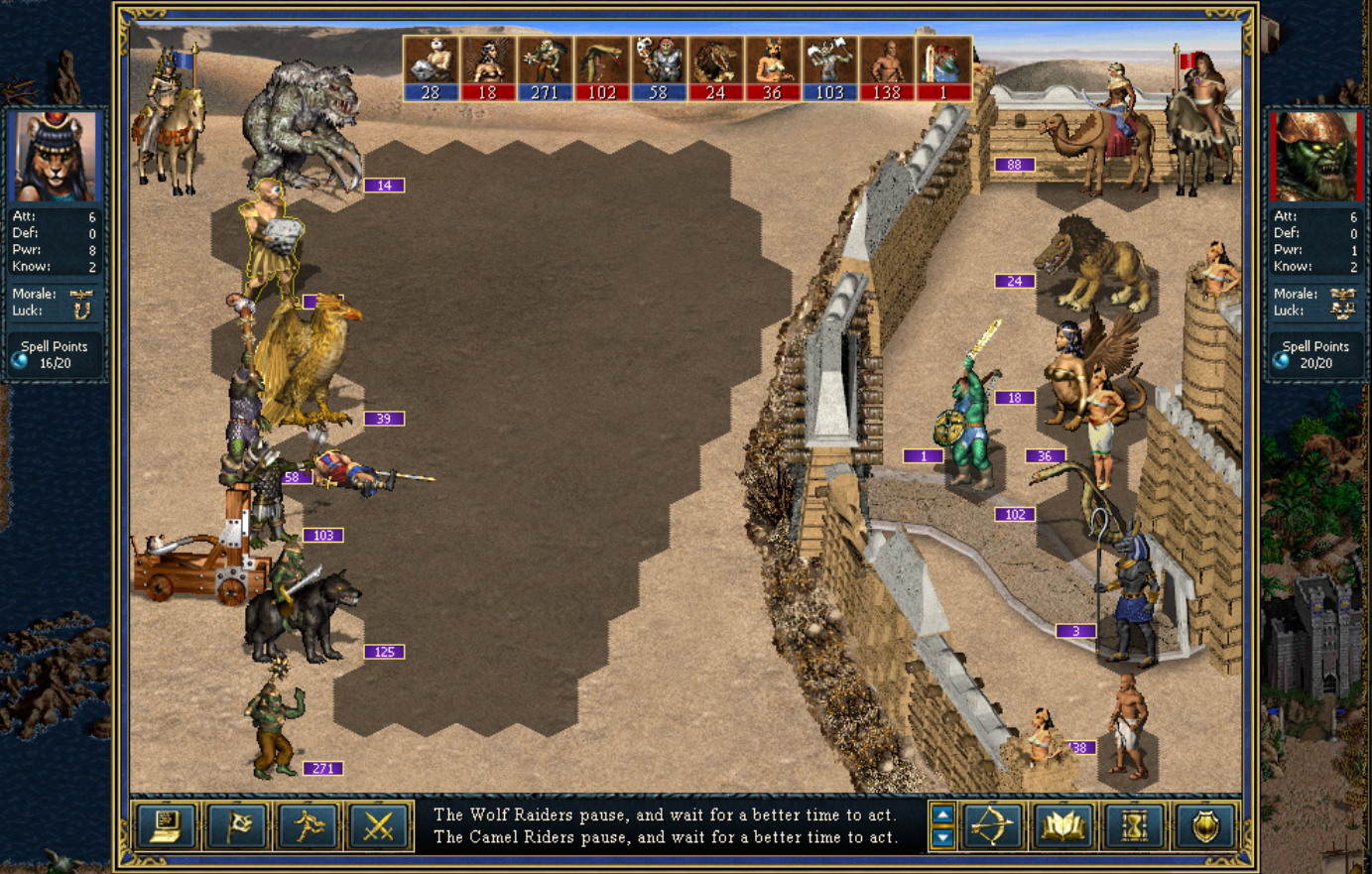Surrender the battle with the flag button

click(236, 825)
